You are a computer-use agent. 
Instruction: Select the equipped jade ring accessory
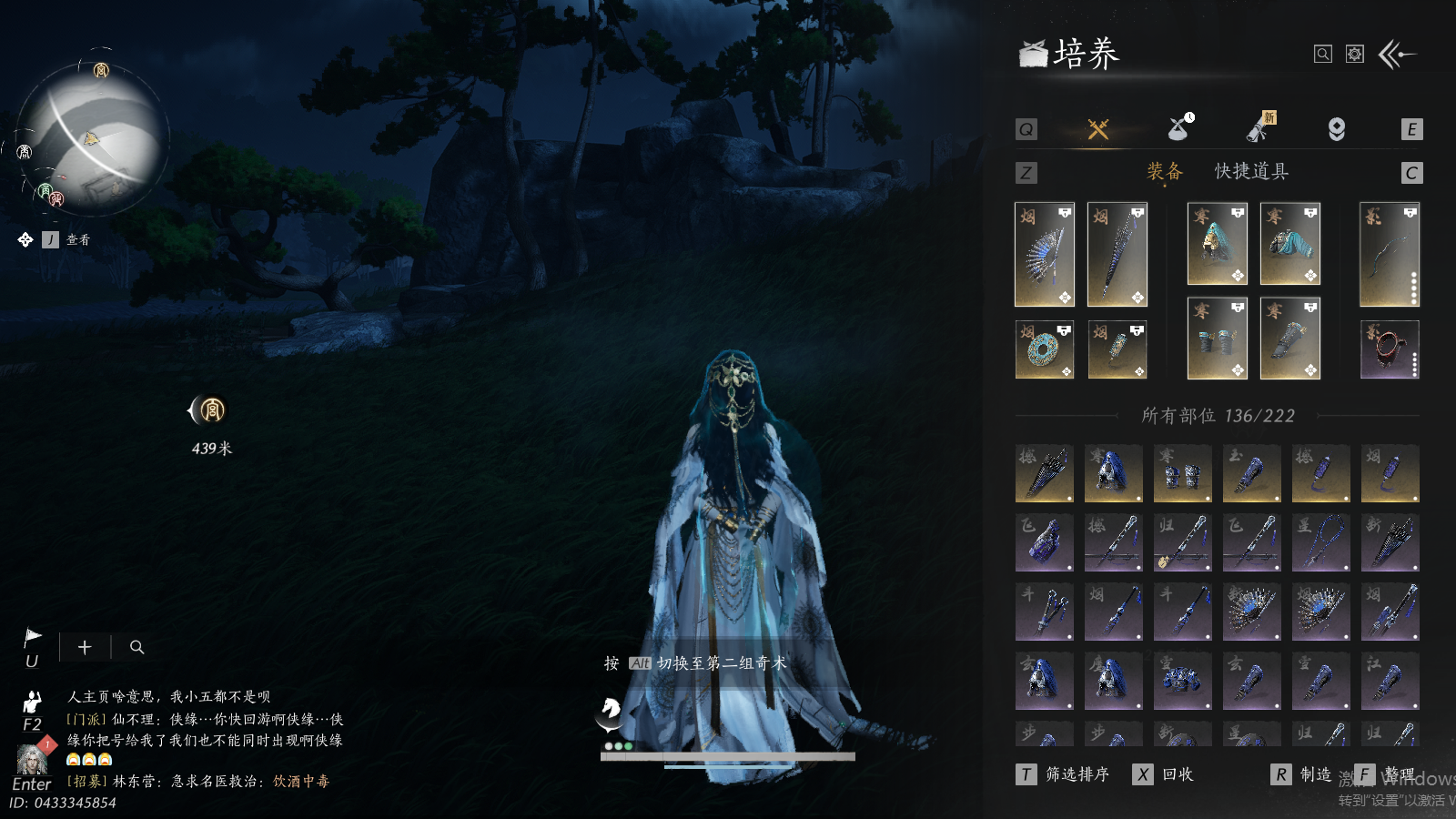pyautogui.click(x=1045, y=349)
